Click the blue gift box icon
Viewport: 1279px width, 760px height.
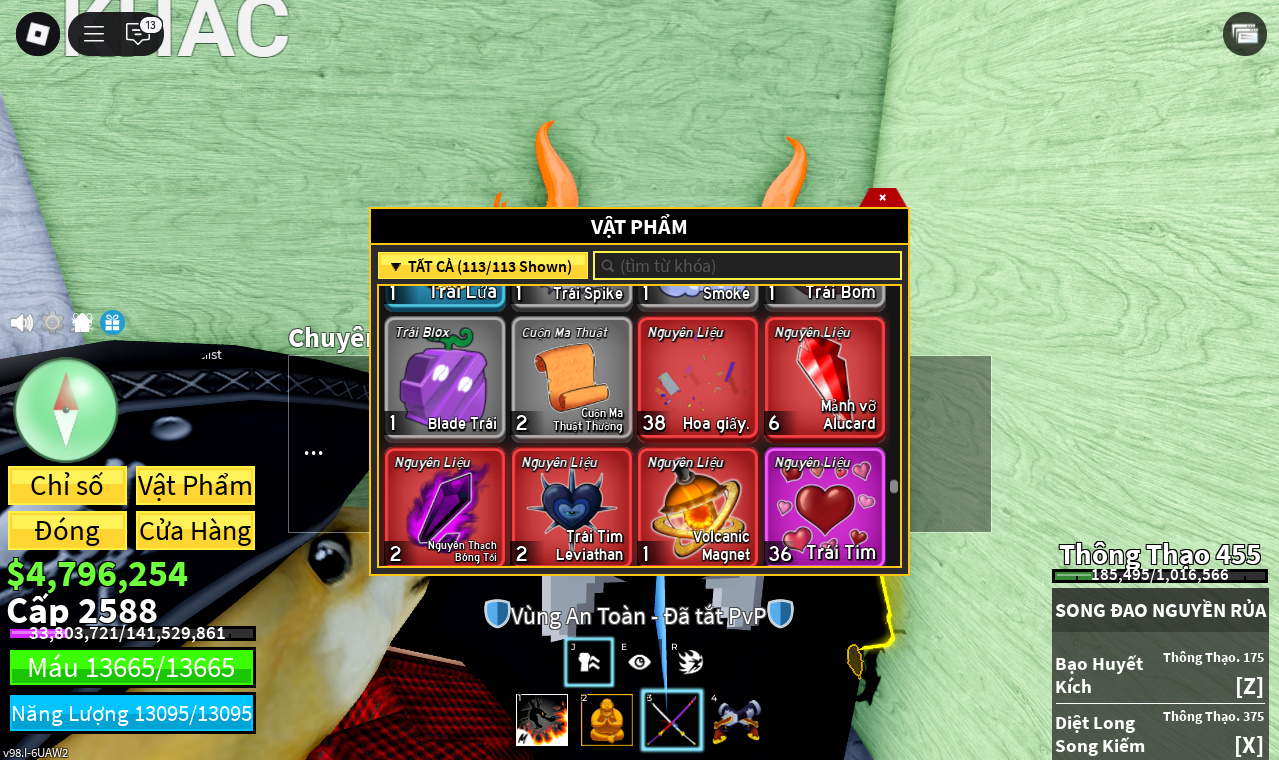112,323
